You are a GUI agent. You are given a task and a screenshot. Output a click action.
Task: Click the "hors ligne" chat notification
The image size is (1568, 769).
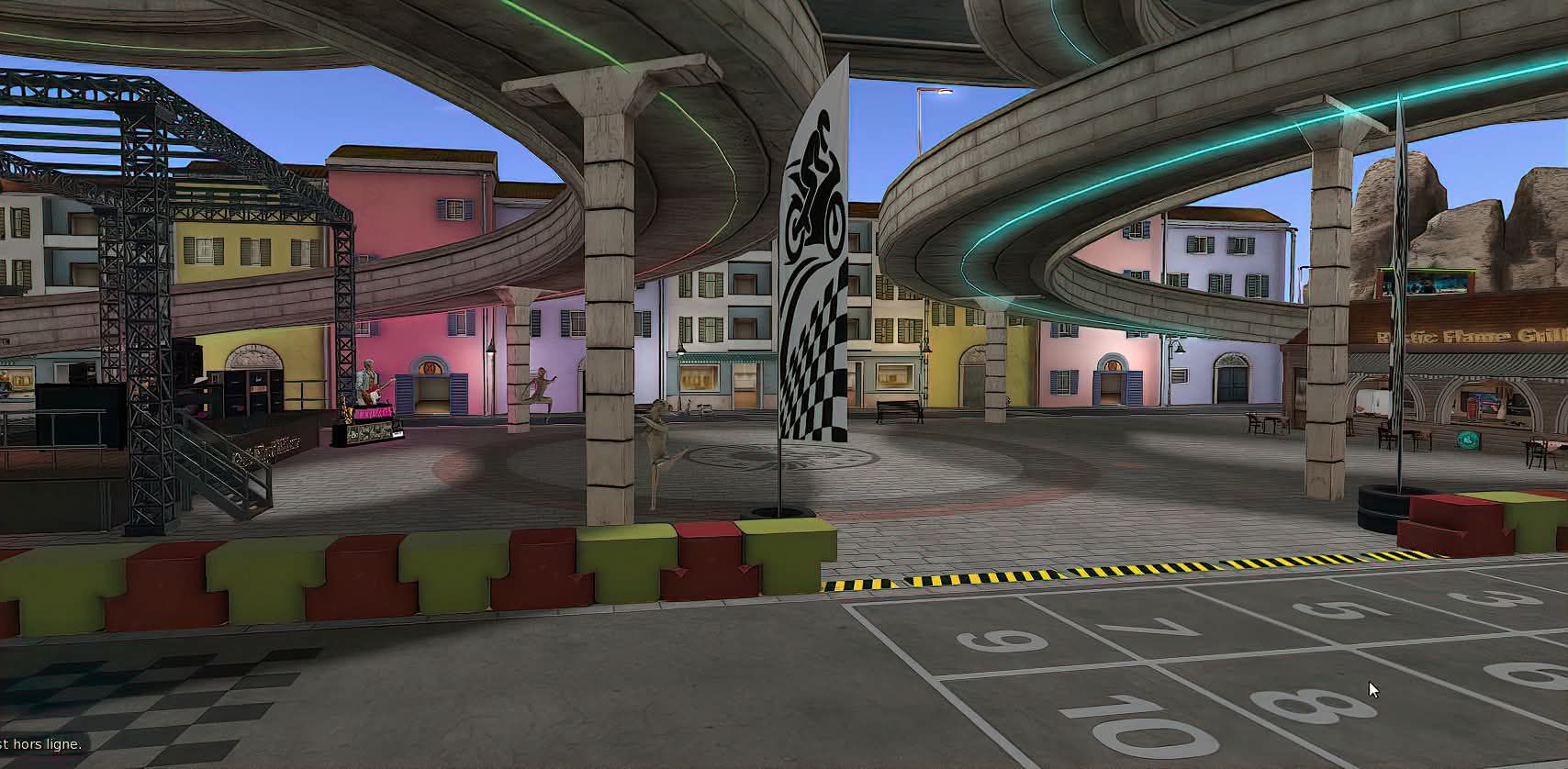pos(41,744)
